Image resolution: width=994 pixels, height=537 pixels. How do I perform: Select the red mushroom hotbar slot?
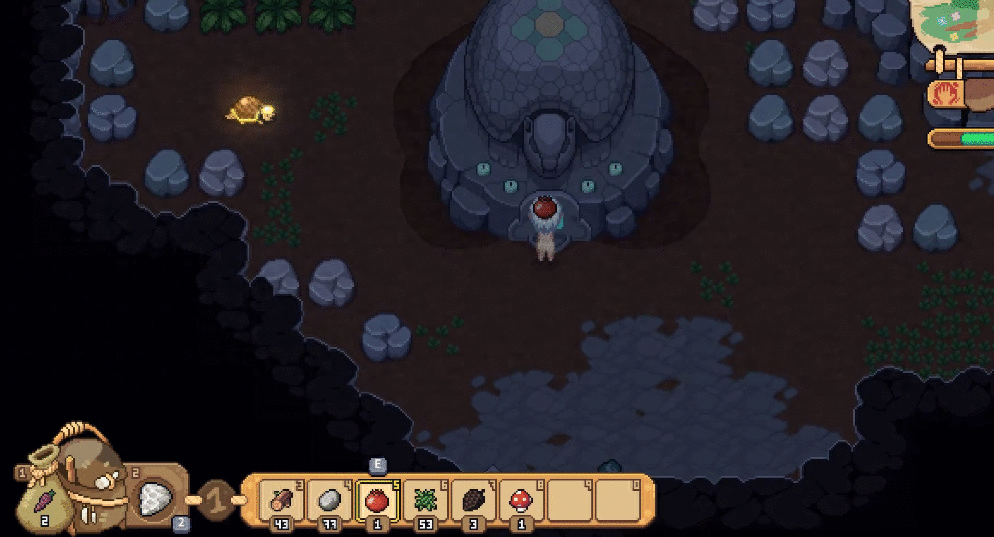coord(522,498)
